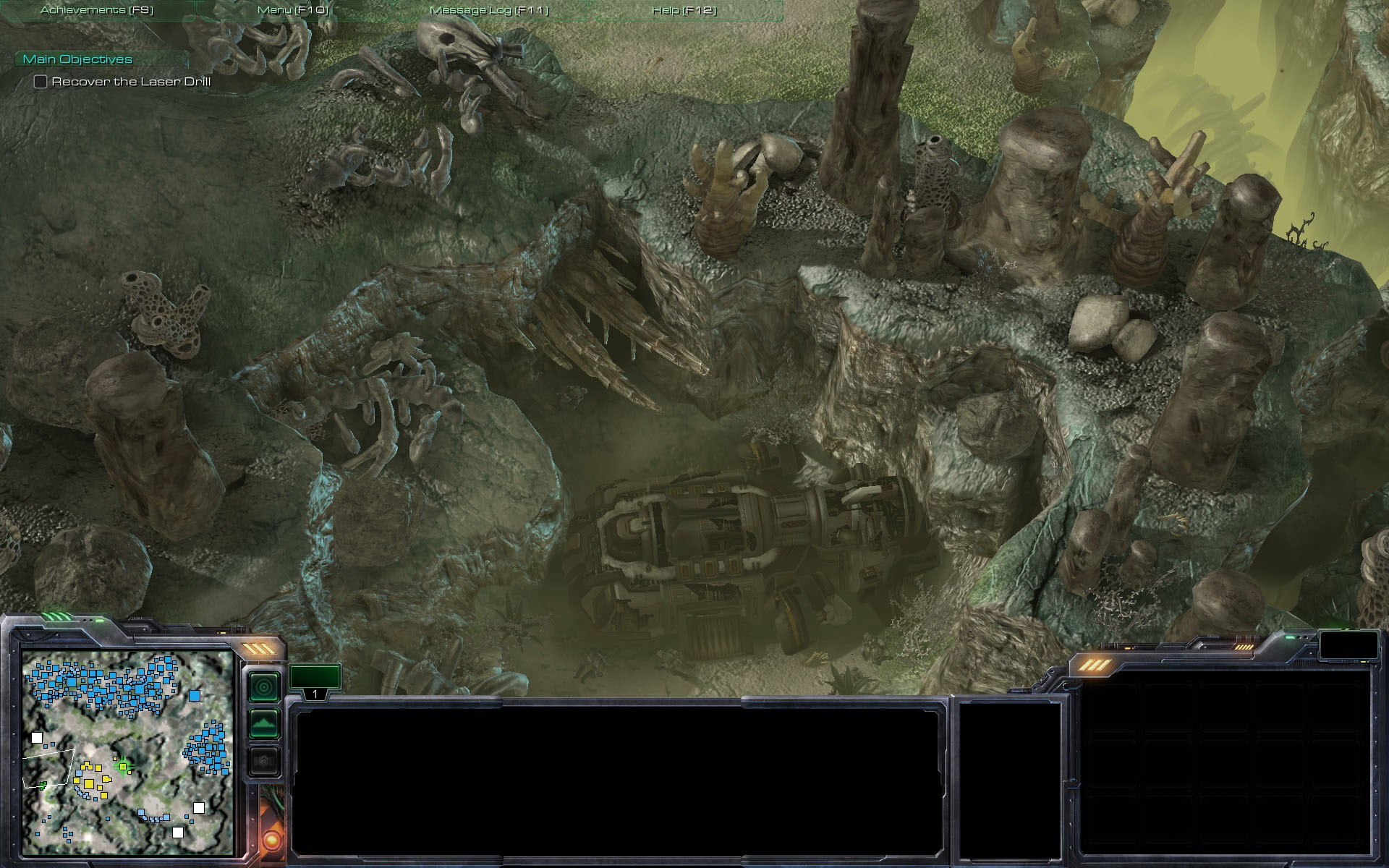Image resolution: width=1389 pixels, height=868 pixels.
Task: Toggle the minimap terrain view button
Action: pyautogui.click(x=264, y=723)
